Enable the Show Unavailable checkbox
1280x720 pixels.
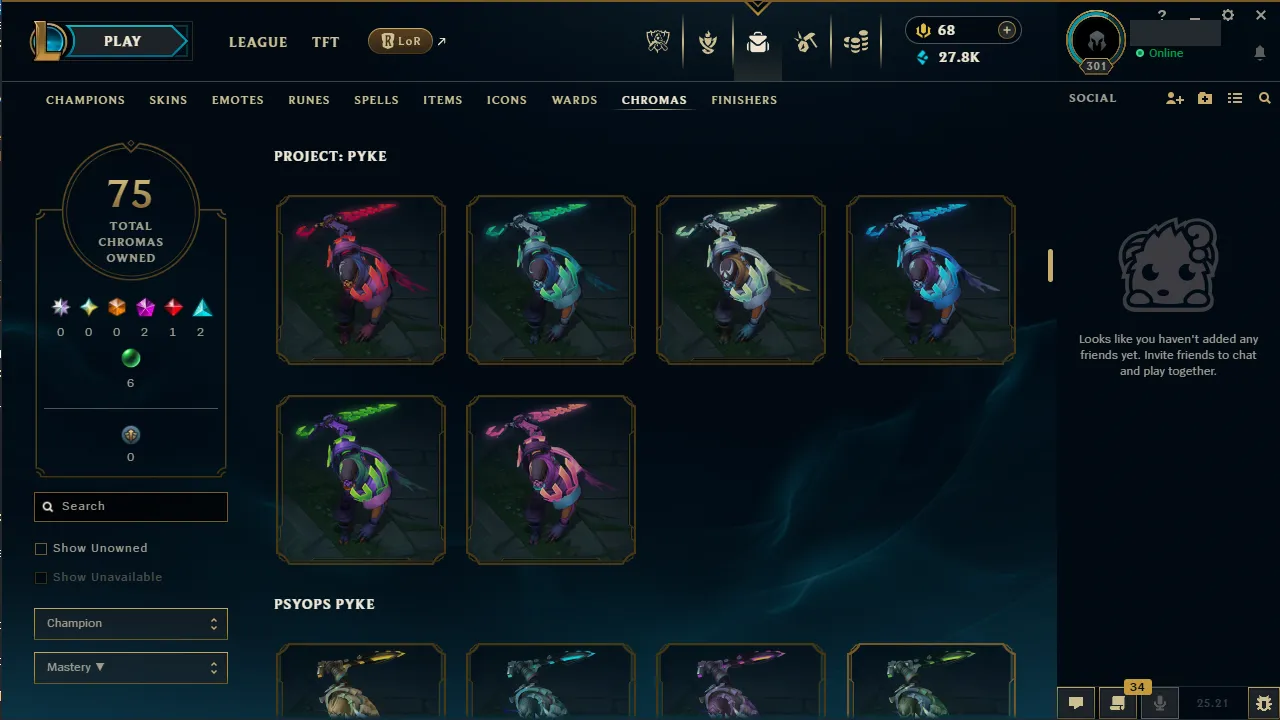[41, 577]
